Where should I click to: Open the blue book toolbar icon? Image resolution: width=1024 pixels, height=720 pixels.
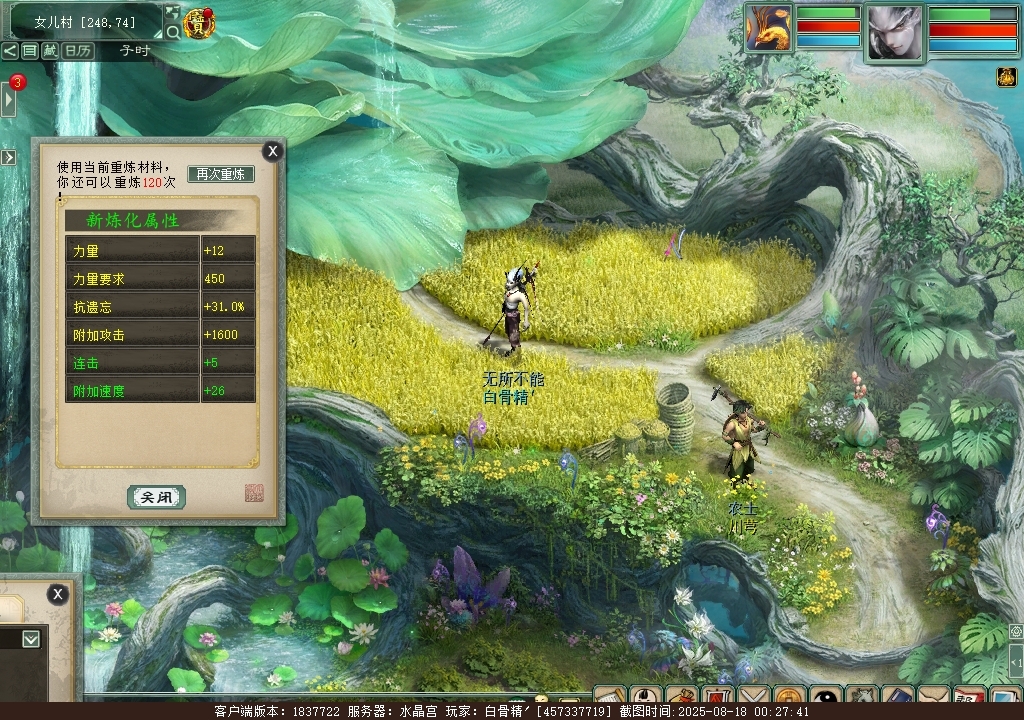pos(897,697)
